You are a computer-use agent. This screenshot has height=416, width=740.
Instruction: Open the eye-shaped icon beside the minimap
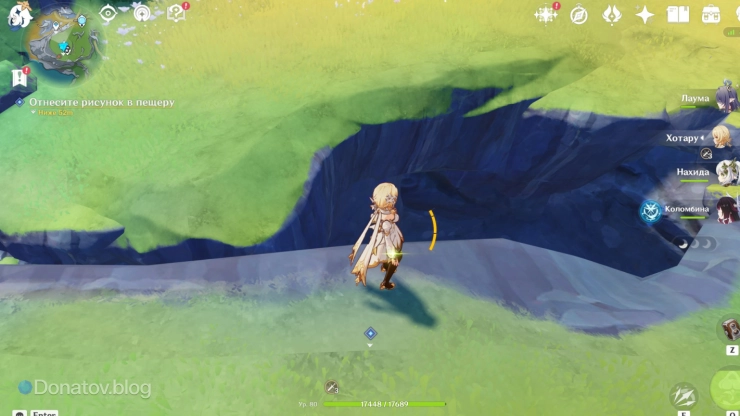[108, 14]
